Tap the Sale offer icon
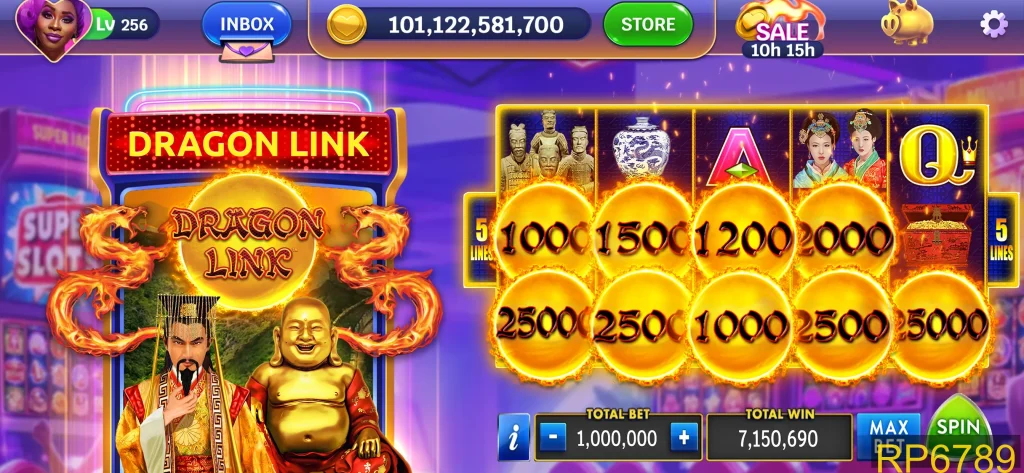The height and width of the screenshot is (473, 1024). pos(781,28)
